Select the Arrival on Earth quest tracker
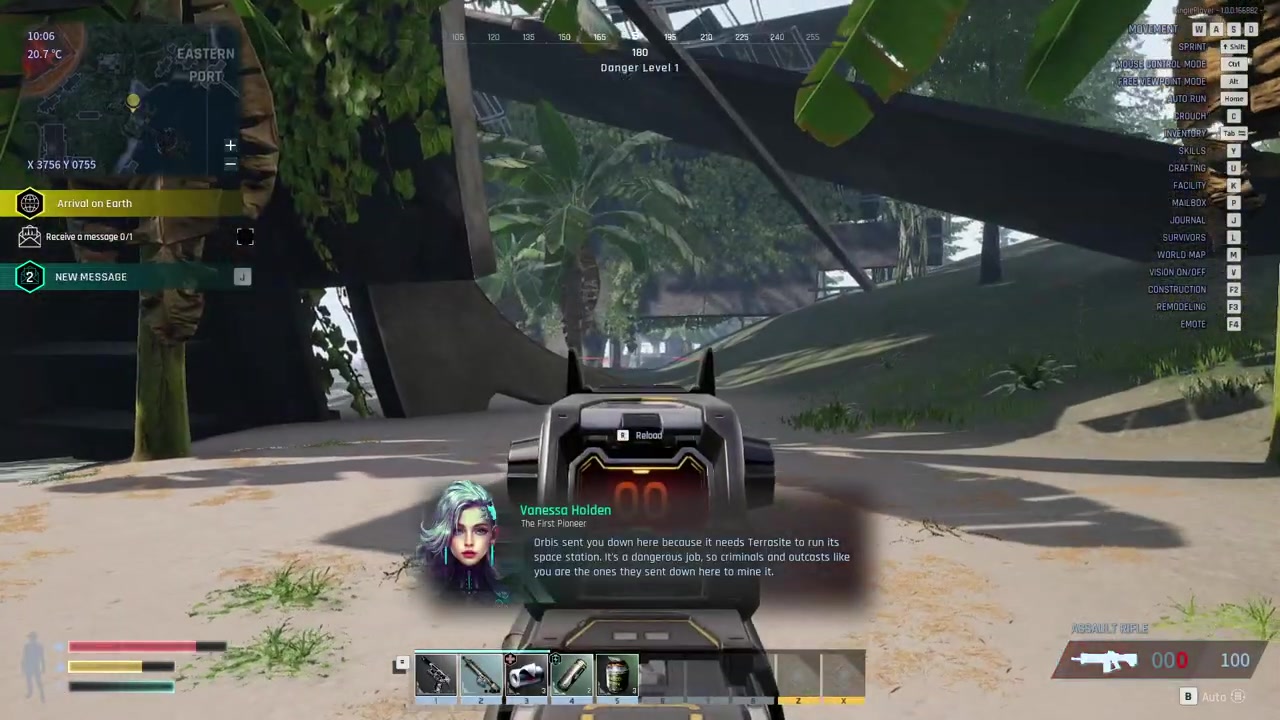 pyautogui.click(x=94, y=204)
